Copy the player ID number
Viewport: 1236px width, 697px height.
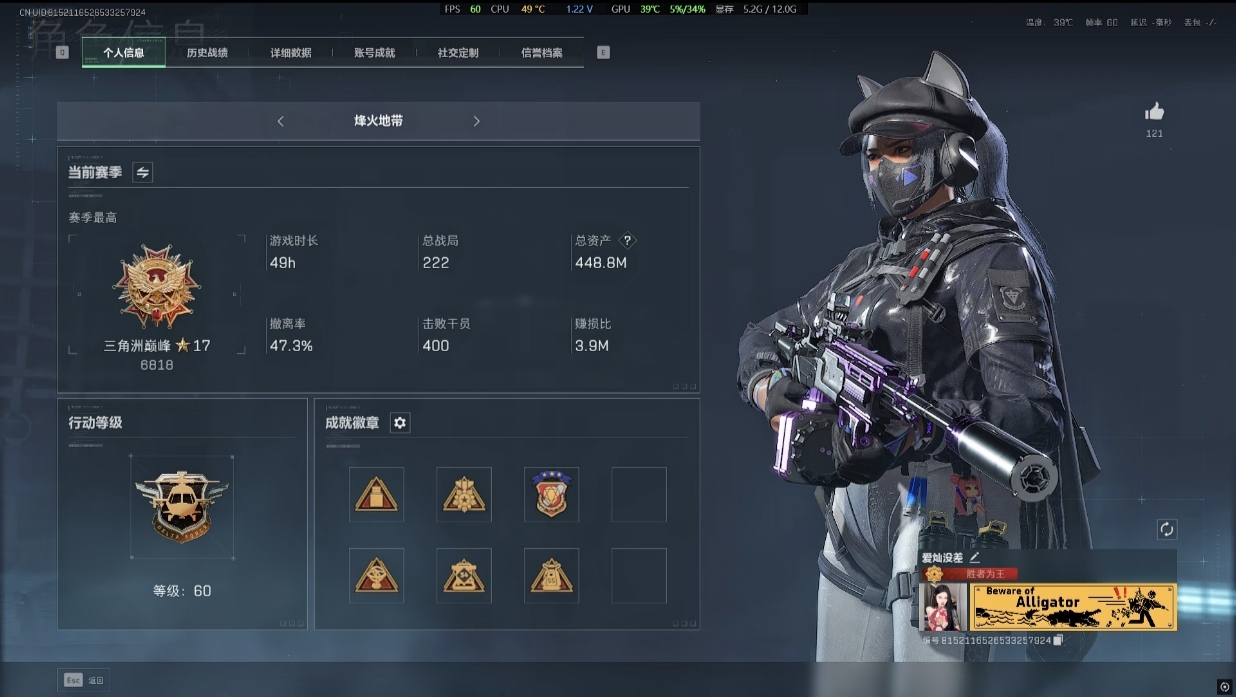click(x=1058, y=640)
